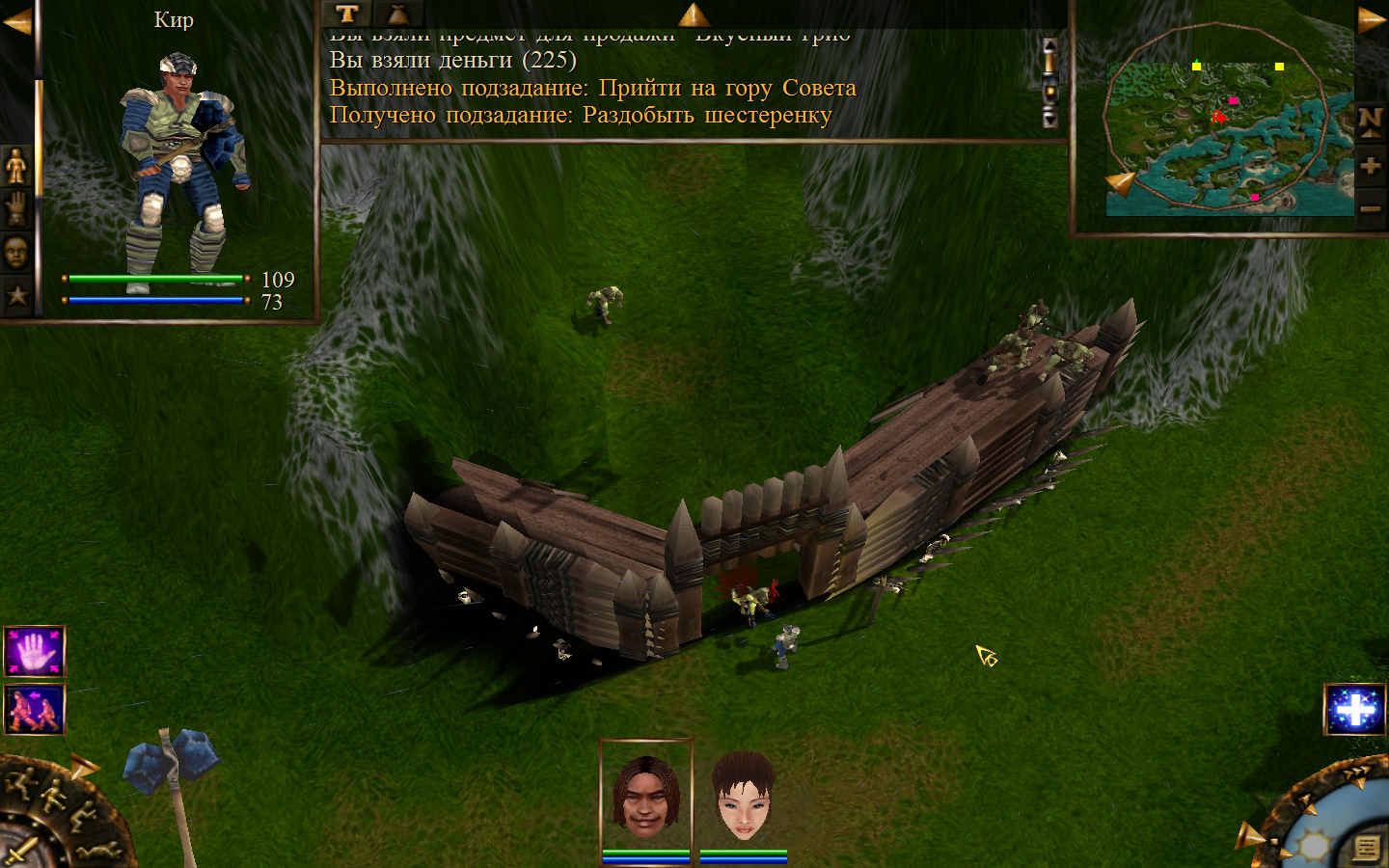Viewport: 1389px width, 868px height.
Task: Click the N compass north button
Action: point(1370,122)
